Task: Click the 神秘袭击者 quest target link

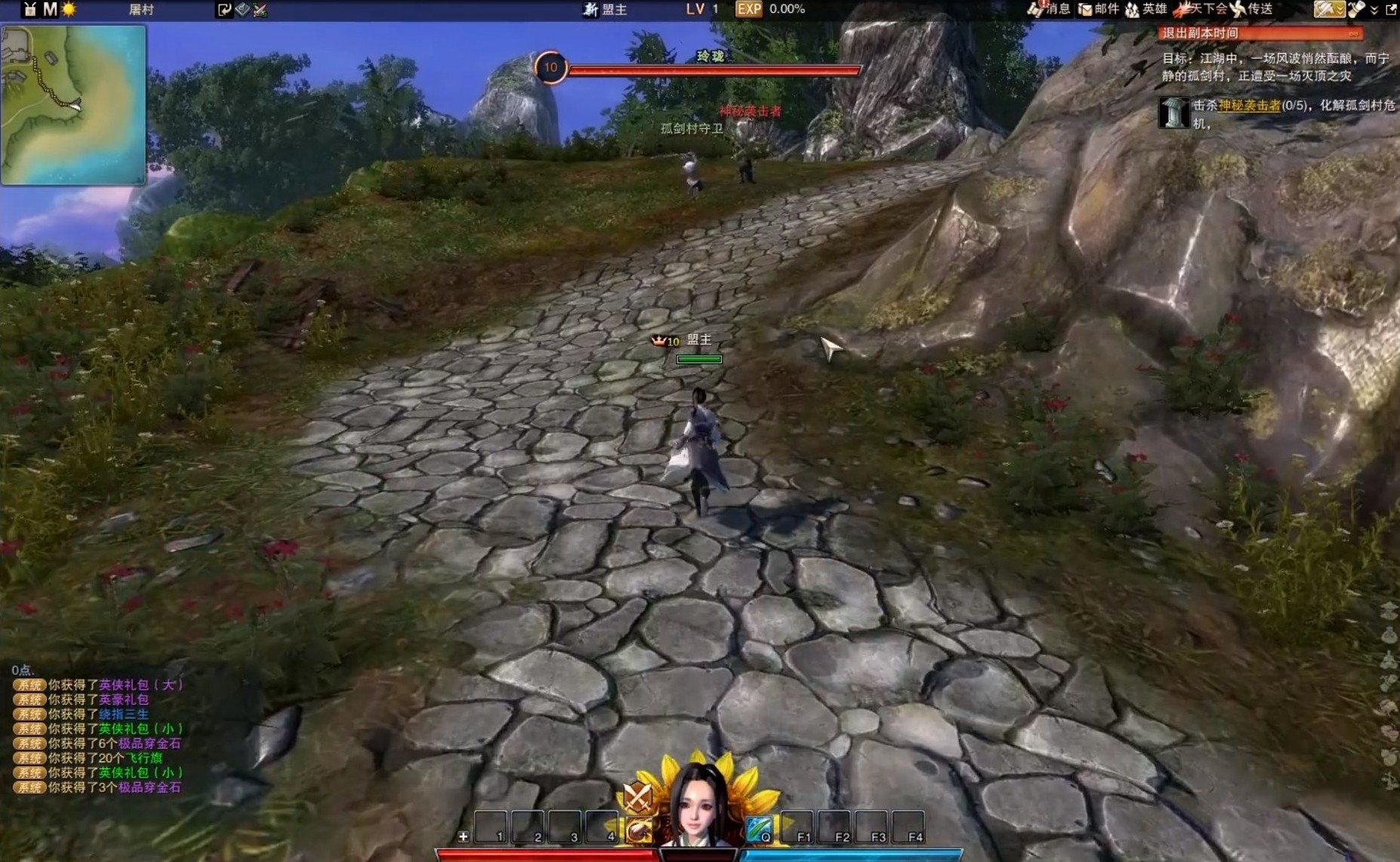Action: [x=1249, y=106]
